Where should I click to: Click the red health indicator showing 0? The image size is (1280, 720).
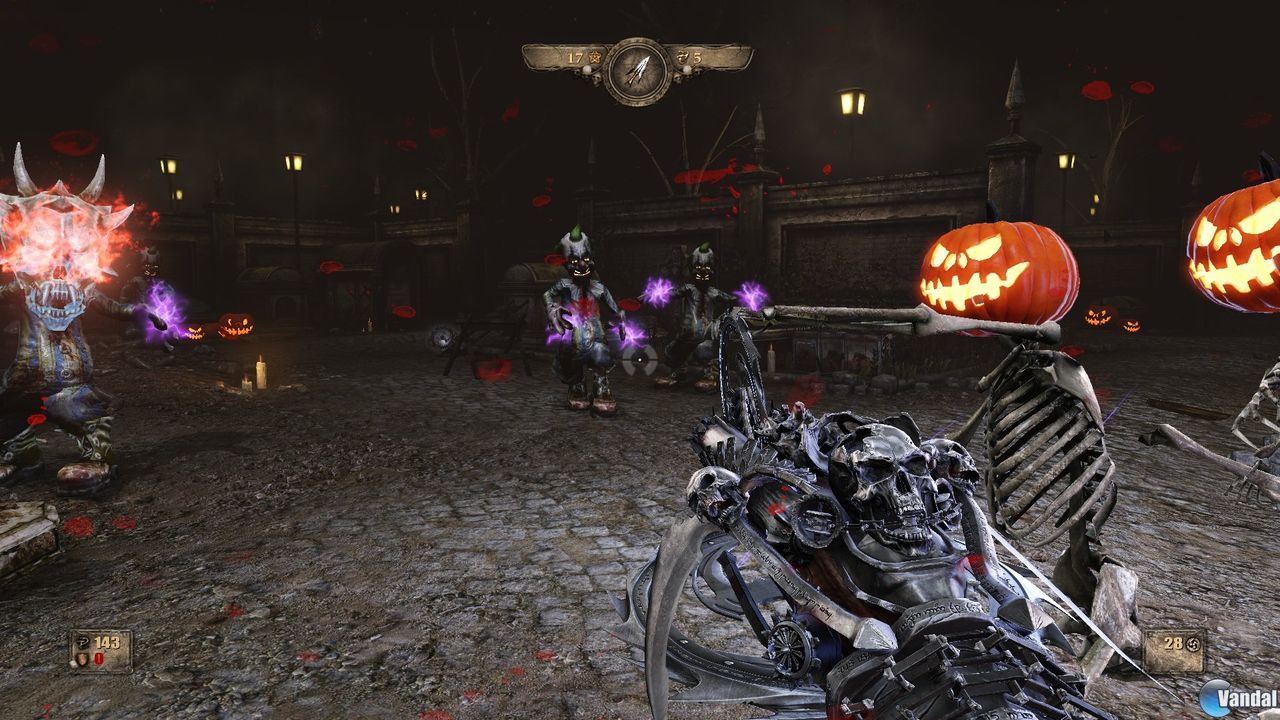pyautogui.click(x=98, y=659)
